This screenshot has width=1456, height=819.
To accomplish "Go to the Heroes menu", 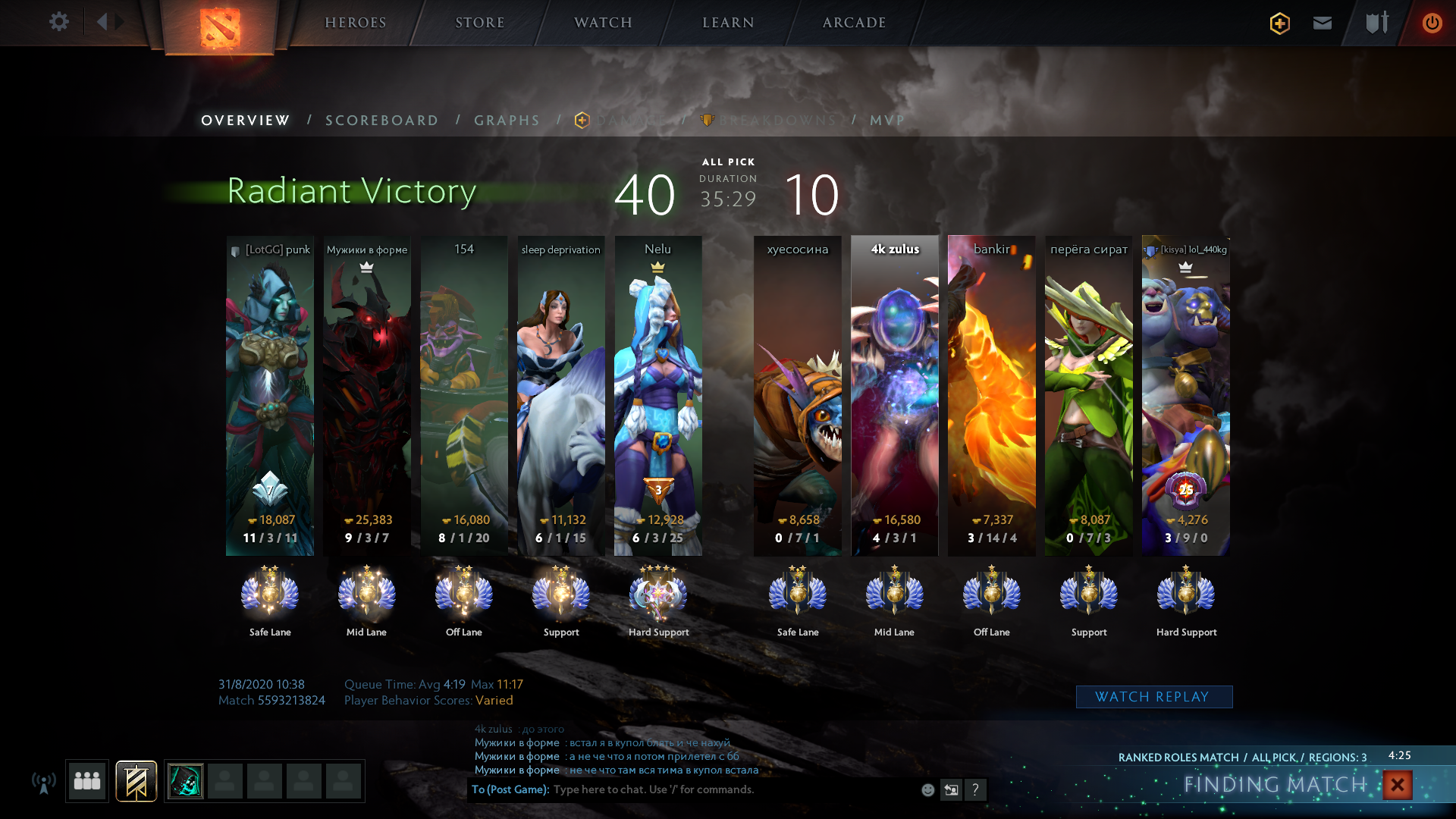I will tap(356, 23).
